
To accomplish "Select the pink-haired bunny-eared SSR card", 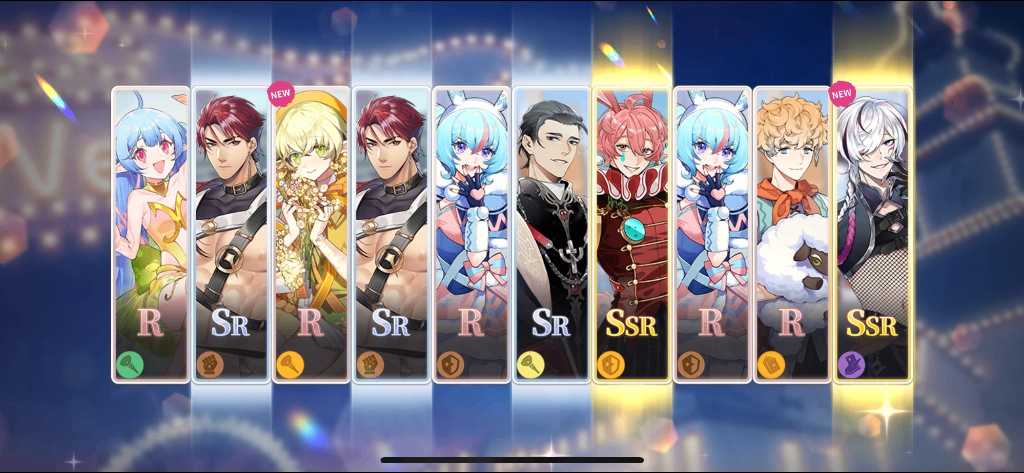I will (x=631, y=235).
